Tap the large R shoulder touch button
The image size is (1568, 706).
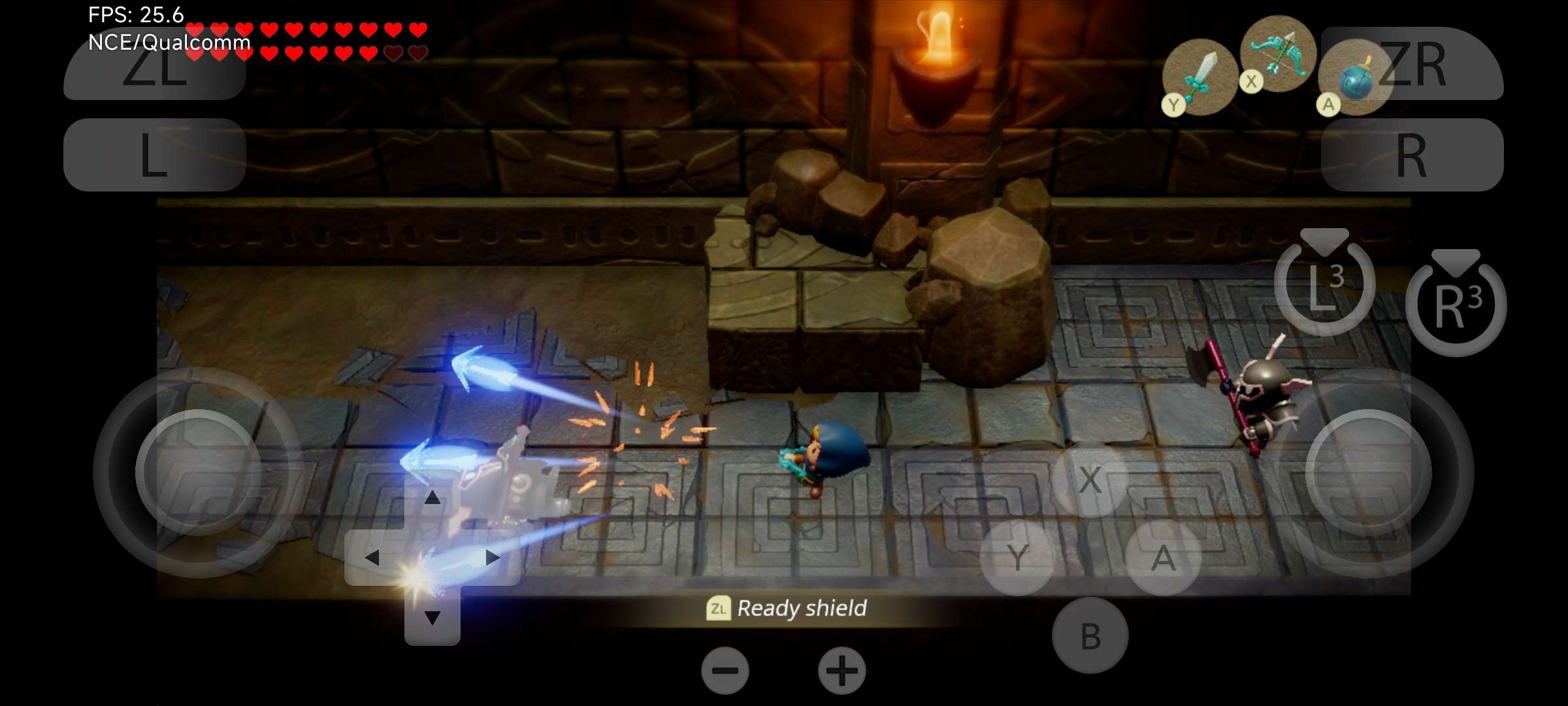click(x=1412, y=155)
